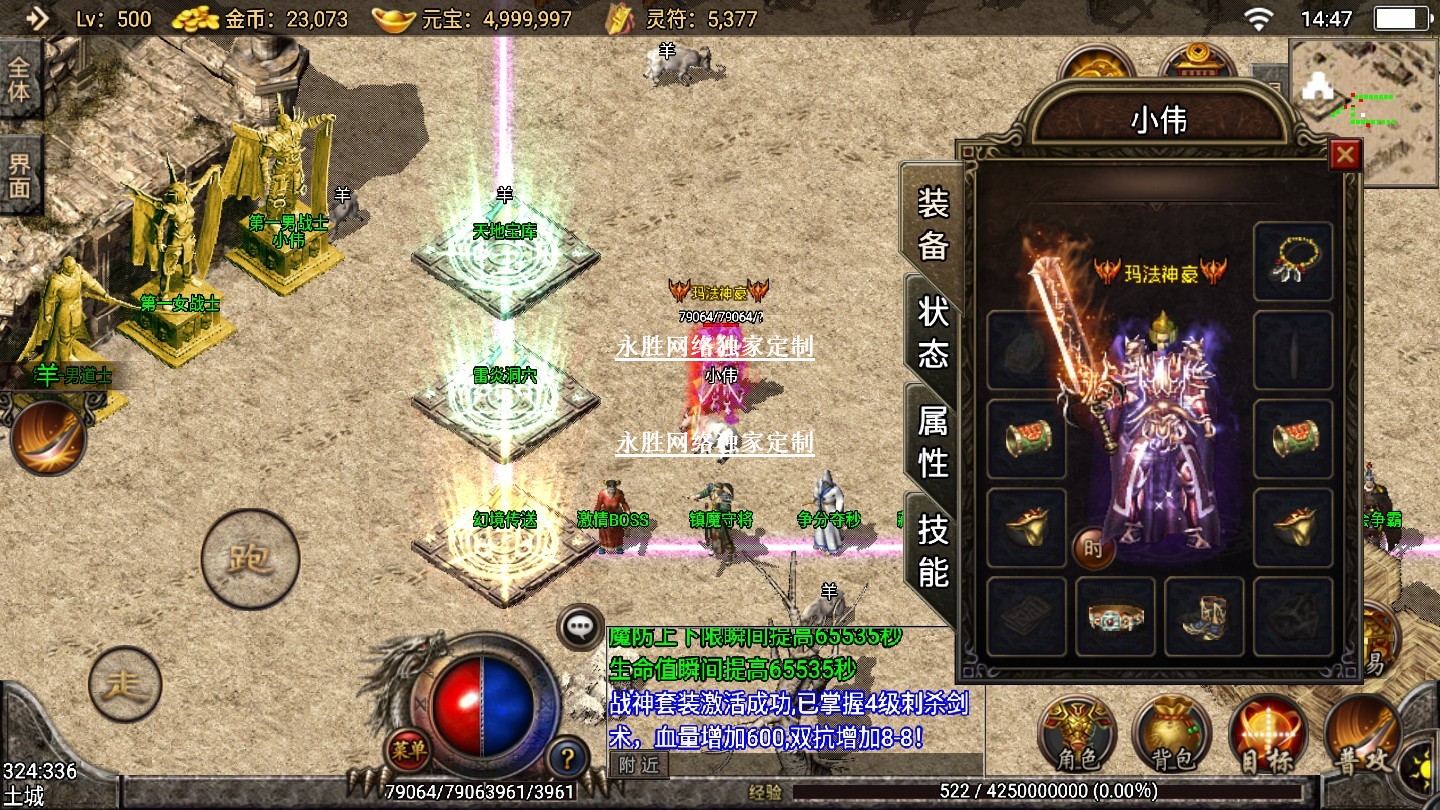The height and width of the screenshot is (810, 1440).
Task: Click the question mark help button
Action: point(566,757)
